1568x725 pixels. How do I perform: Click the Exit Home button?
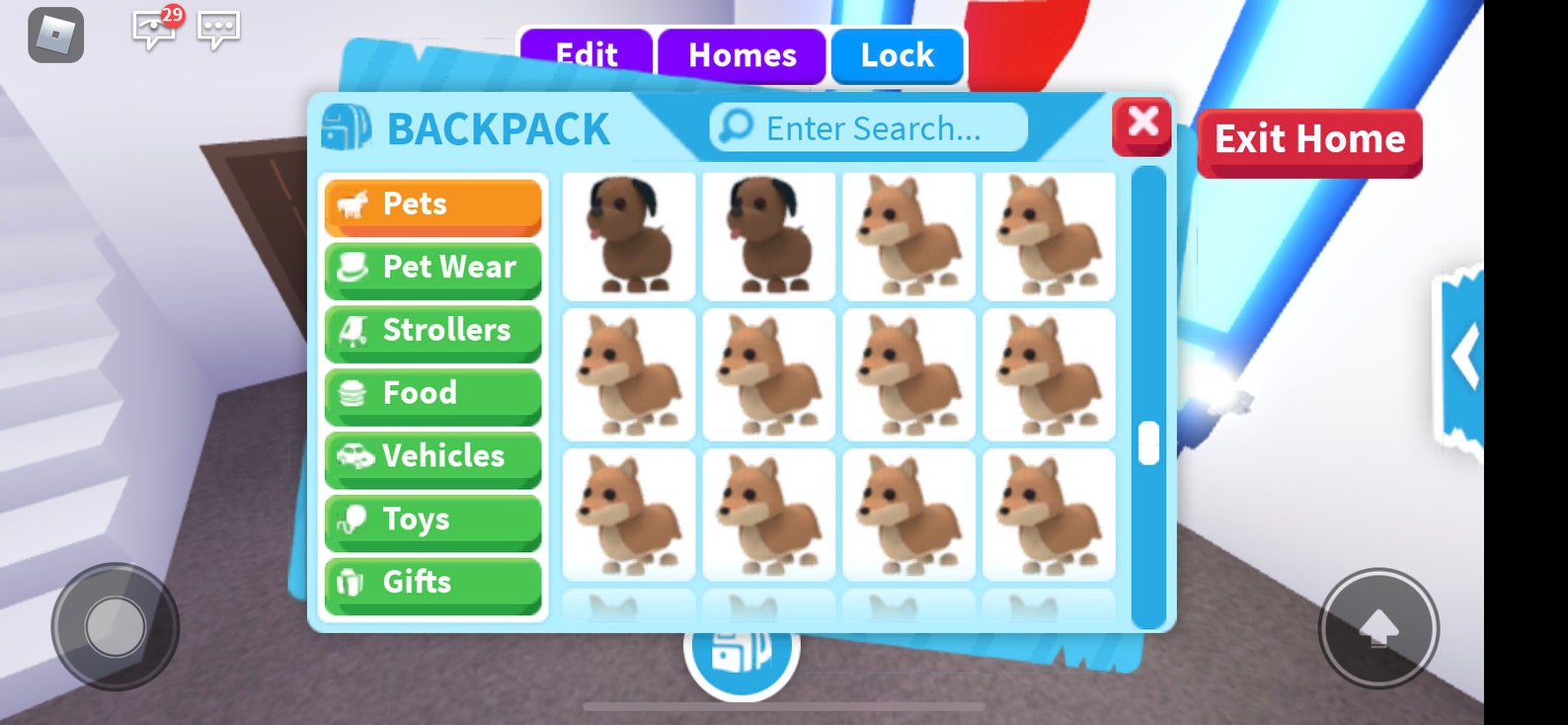(1309, 140)
